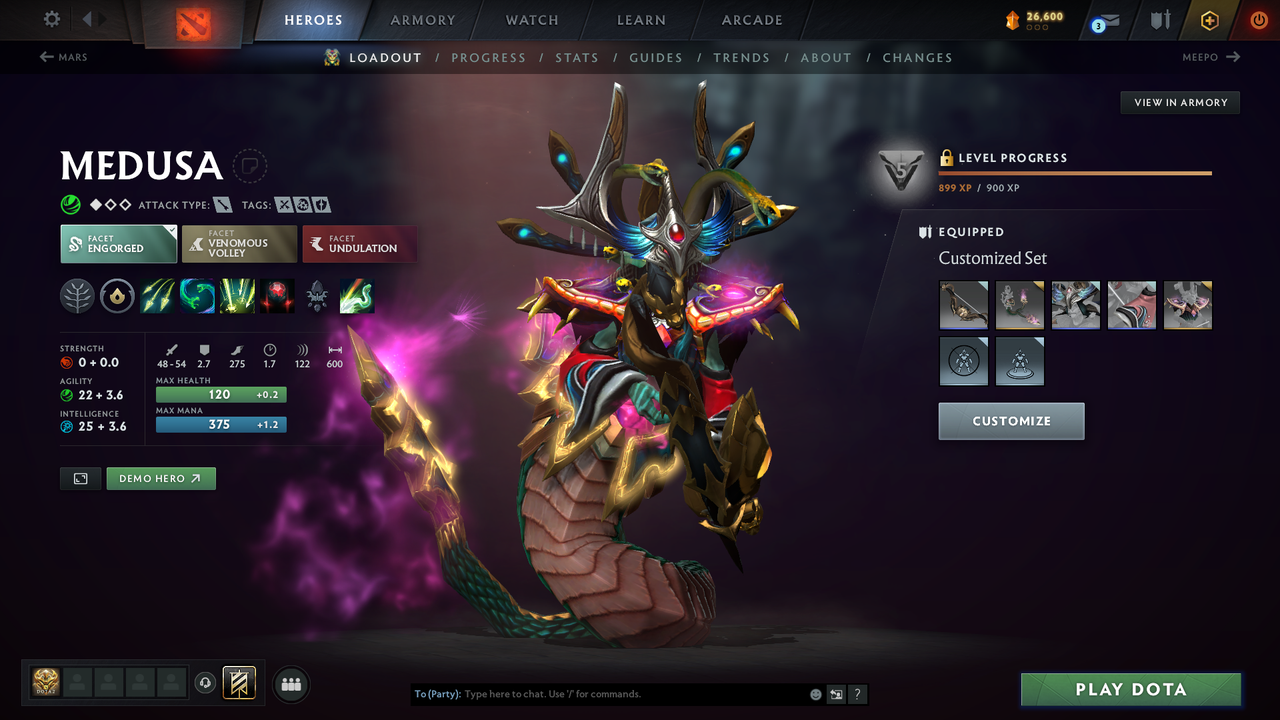Click the Medusa weapon thumbnail in Customized Set
The height and width of the screenshot is (720, 1280).
(963, 305)
